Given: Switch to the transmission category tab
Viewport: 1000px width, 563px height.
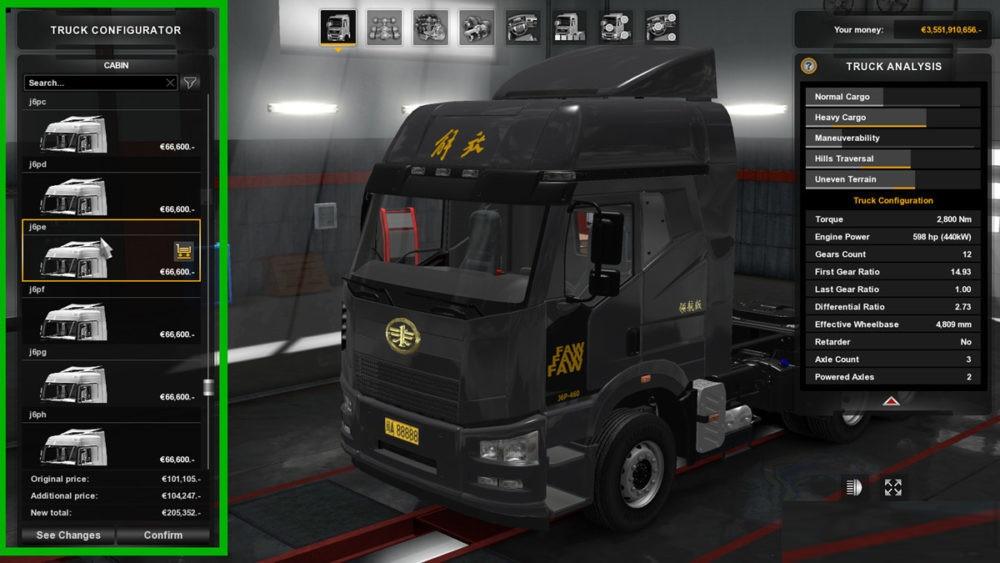Looking at the screenshot, I should 476,27.
